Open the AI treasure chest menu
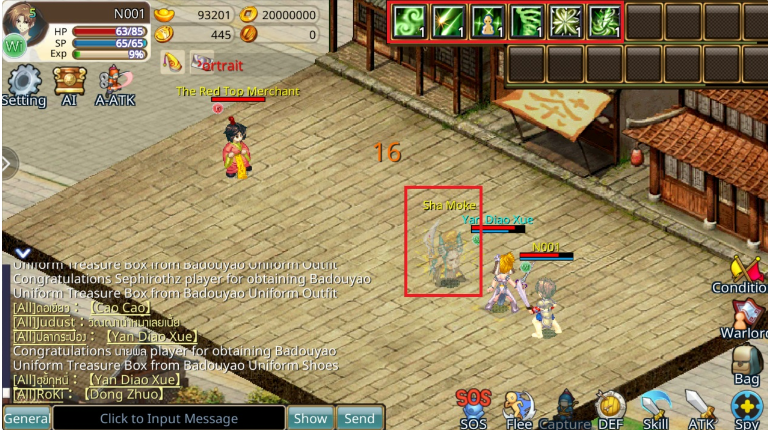768x430 pixels. pyautogui.click(x=69, y=84)
